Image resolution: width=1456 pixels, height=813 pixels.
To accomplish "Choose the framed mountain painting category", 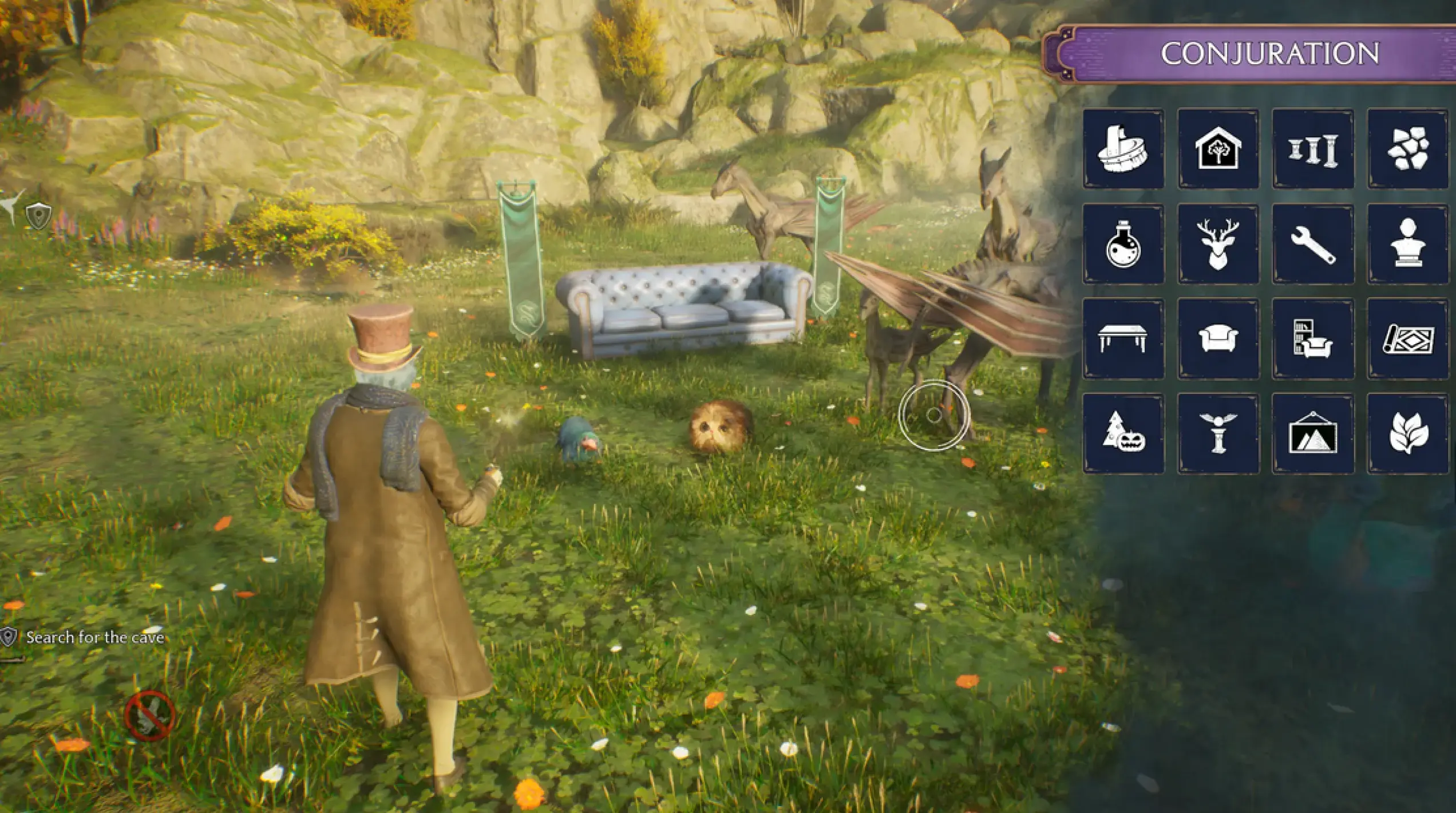I will [1313, 433].
